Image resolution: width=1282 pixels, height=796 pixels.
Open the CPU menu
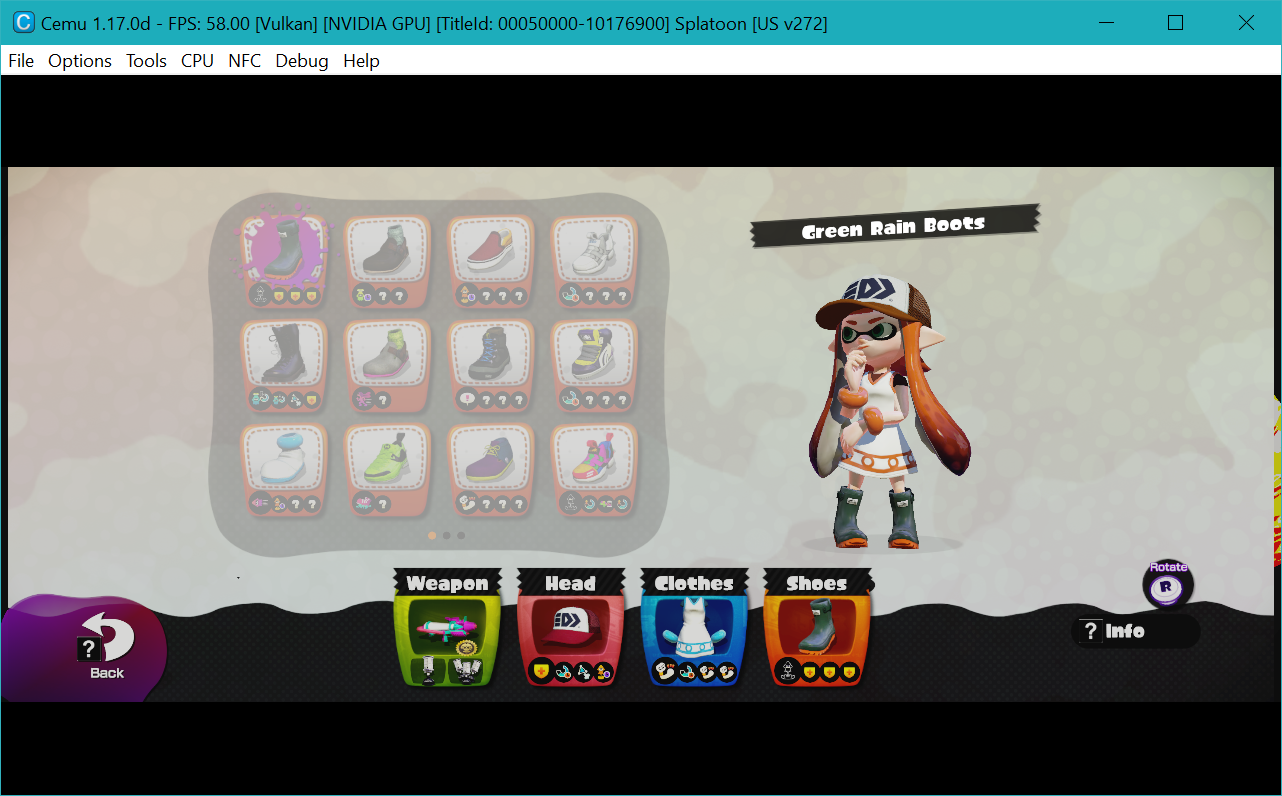197,61
